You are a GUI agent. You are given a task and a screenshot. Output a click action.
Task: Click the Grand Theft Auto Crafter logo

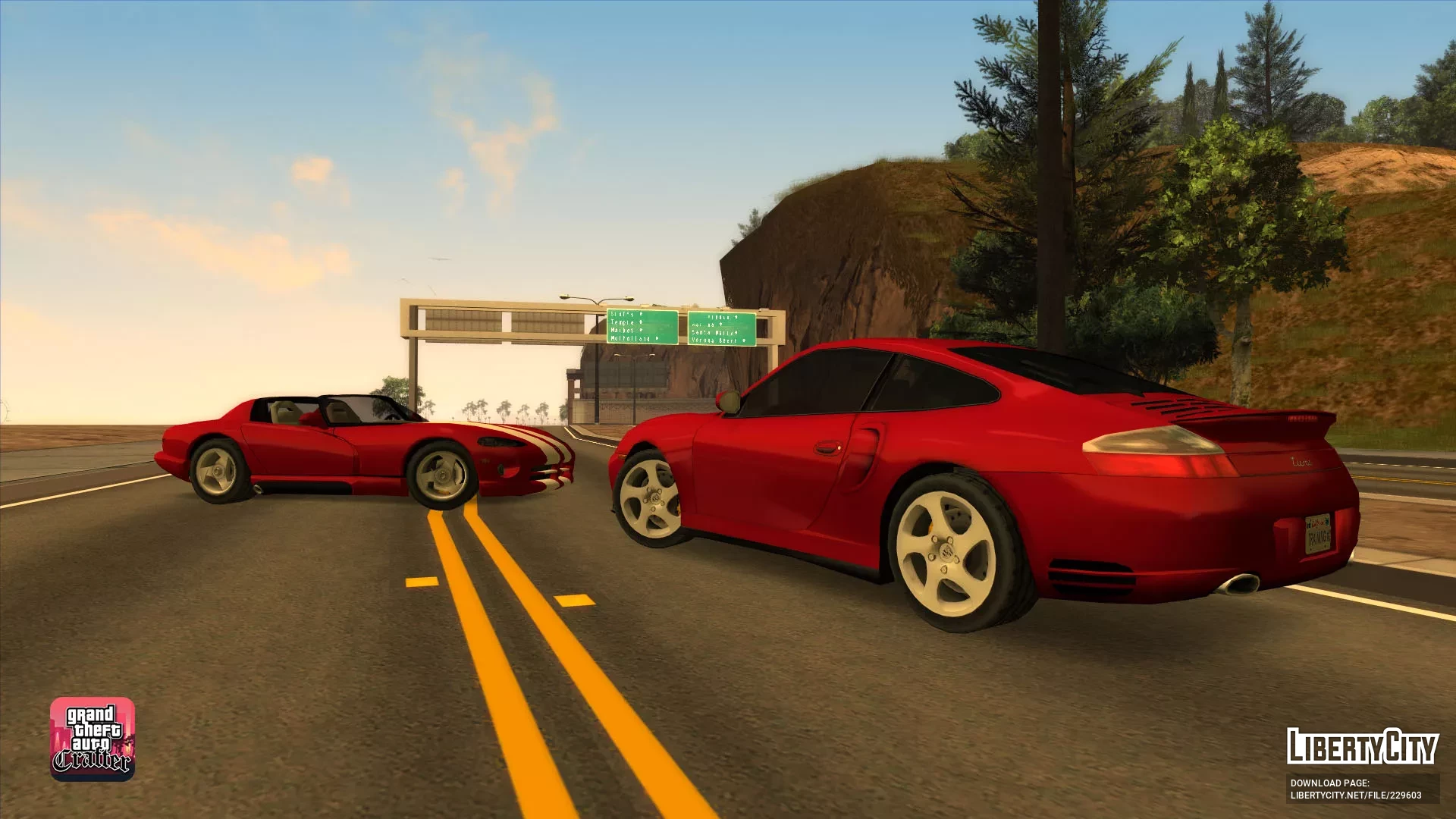pos(93,739)
